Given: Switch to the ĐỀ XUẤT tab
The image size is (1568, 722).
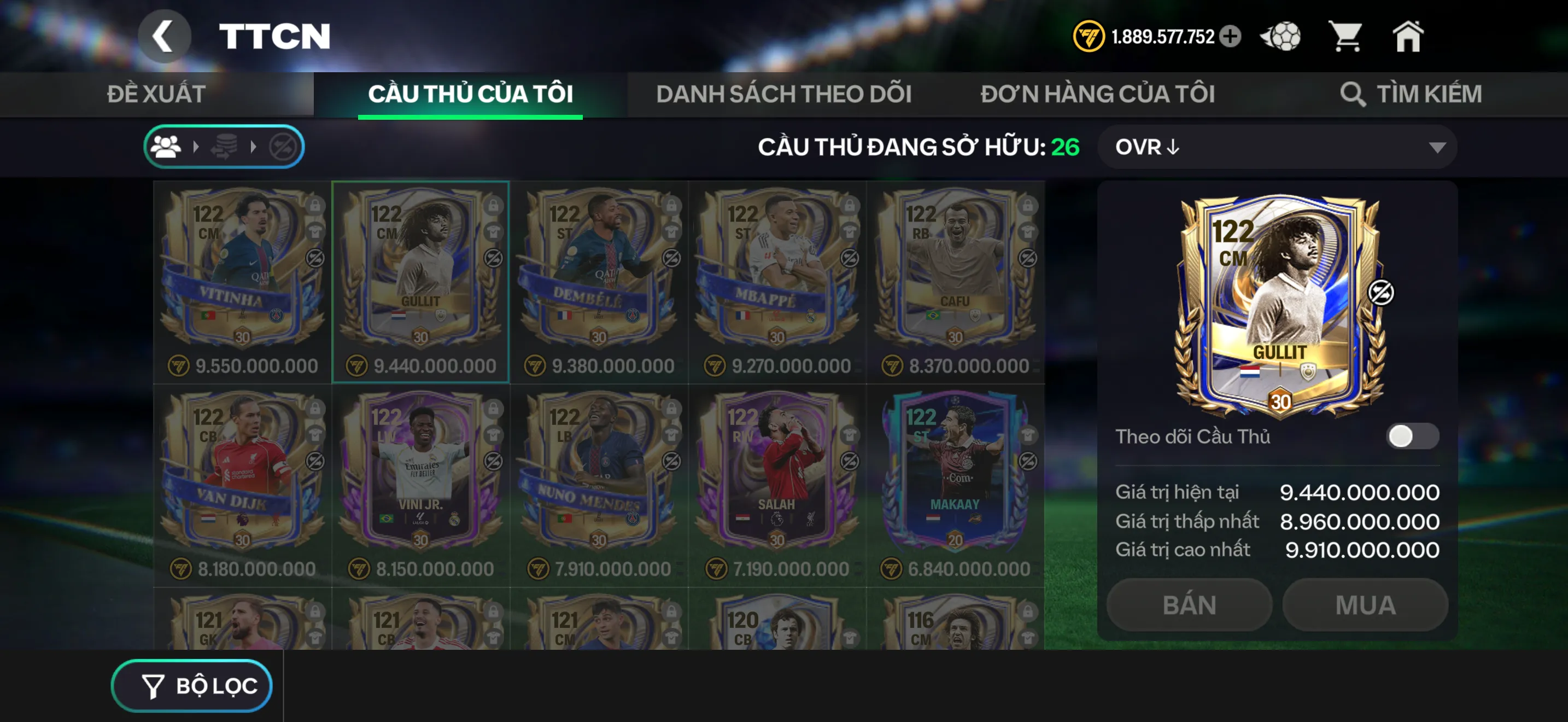Looking at the screenshot, I should pyautogui.click(x=155, y=94).
